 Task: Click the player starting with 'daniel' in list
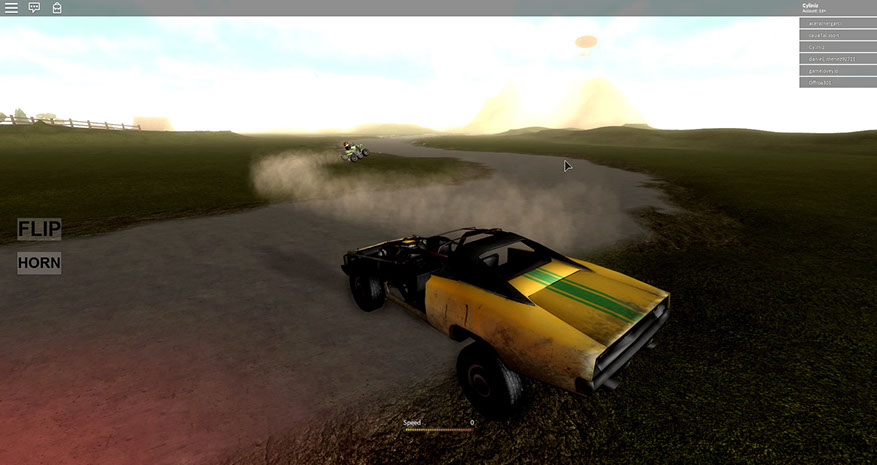coord(837,59)
